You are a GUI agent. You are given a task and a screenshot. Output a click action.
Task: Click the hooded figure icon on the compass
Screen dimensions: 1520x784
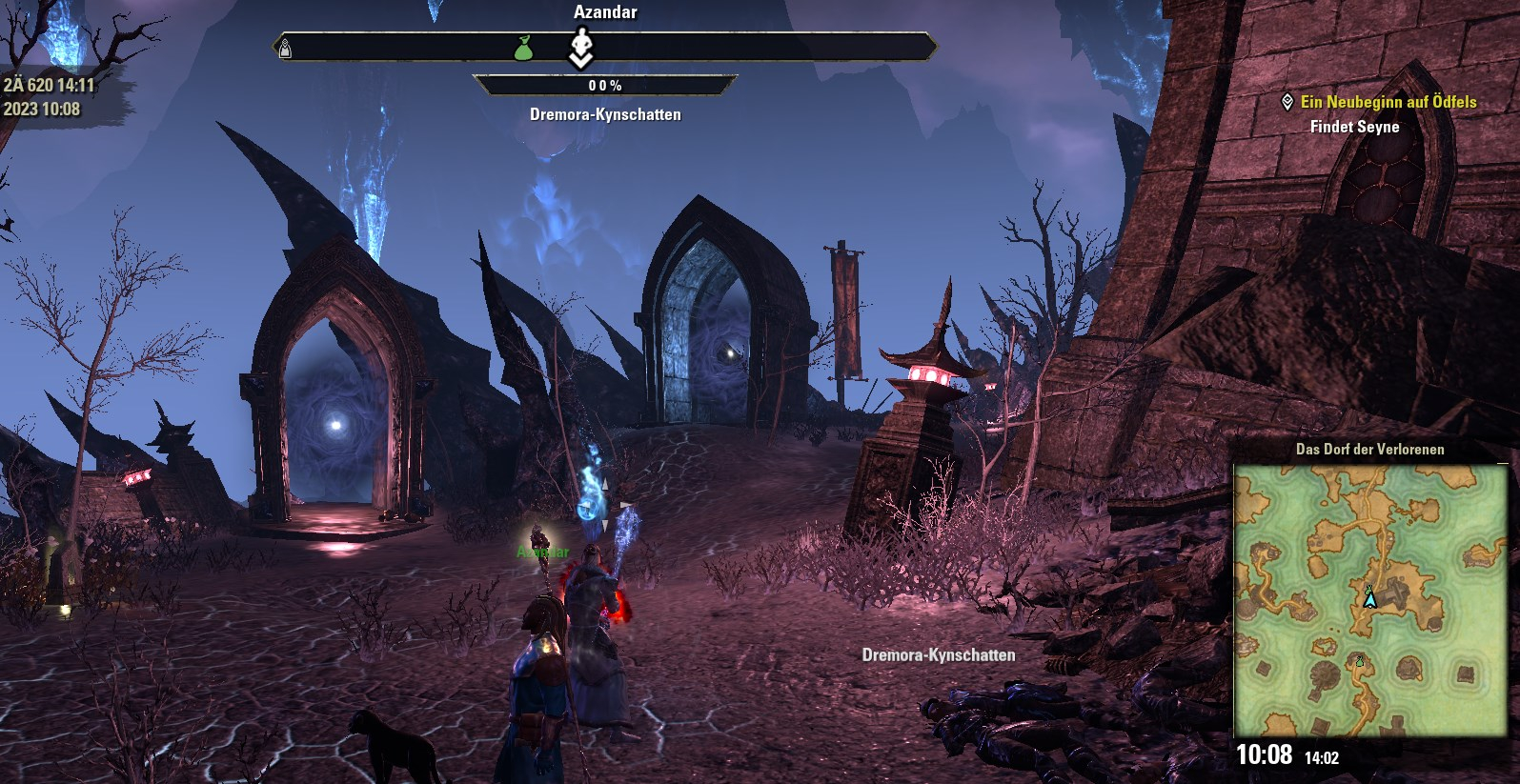click(x=285, y=49)
